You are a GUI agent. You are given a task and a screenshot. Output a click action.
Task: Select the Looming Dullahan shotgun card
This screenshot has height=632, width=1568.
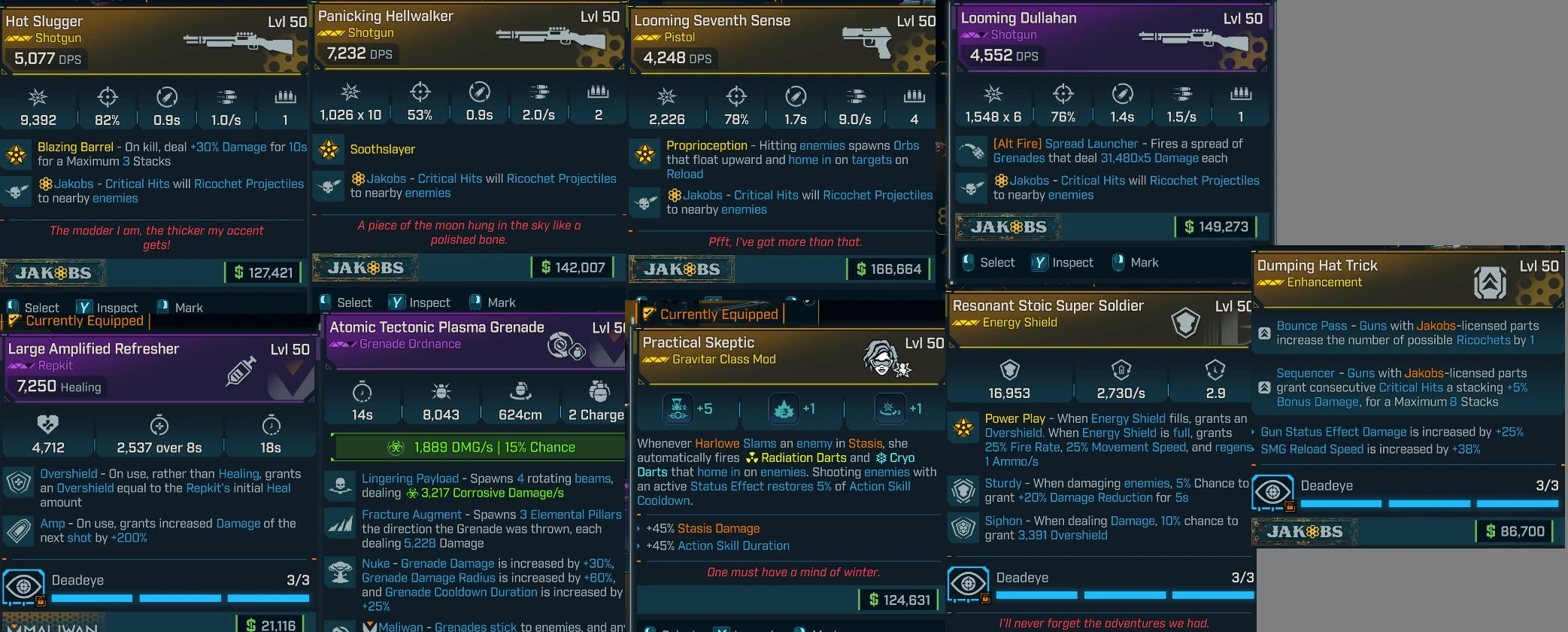(x=1112, y=38)
